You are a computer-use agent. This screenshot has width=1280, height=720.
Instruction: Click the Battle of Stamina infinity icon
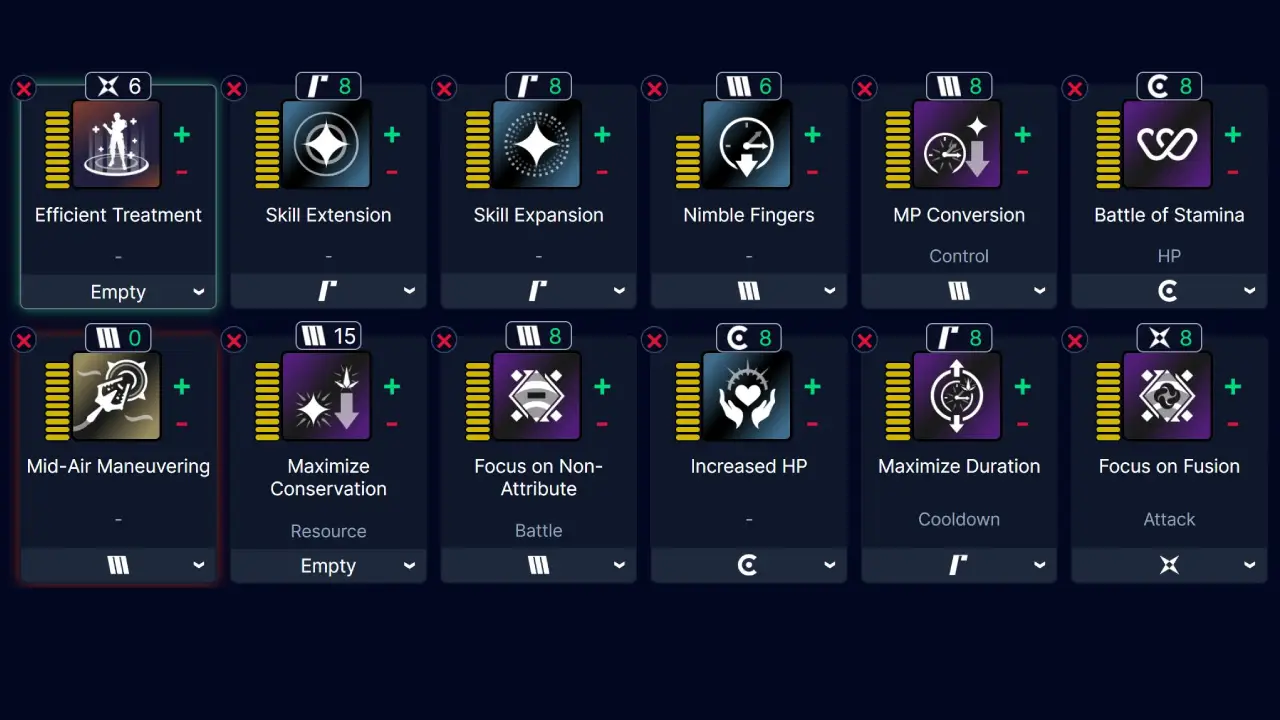click(1169, 144)
